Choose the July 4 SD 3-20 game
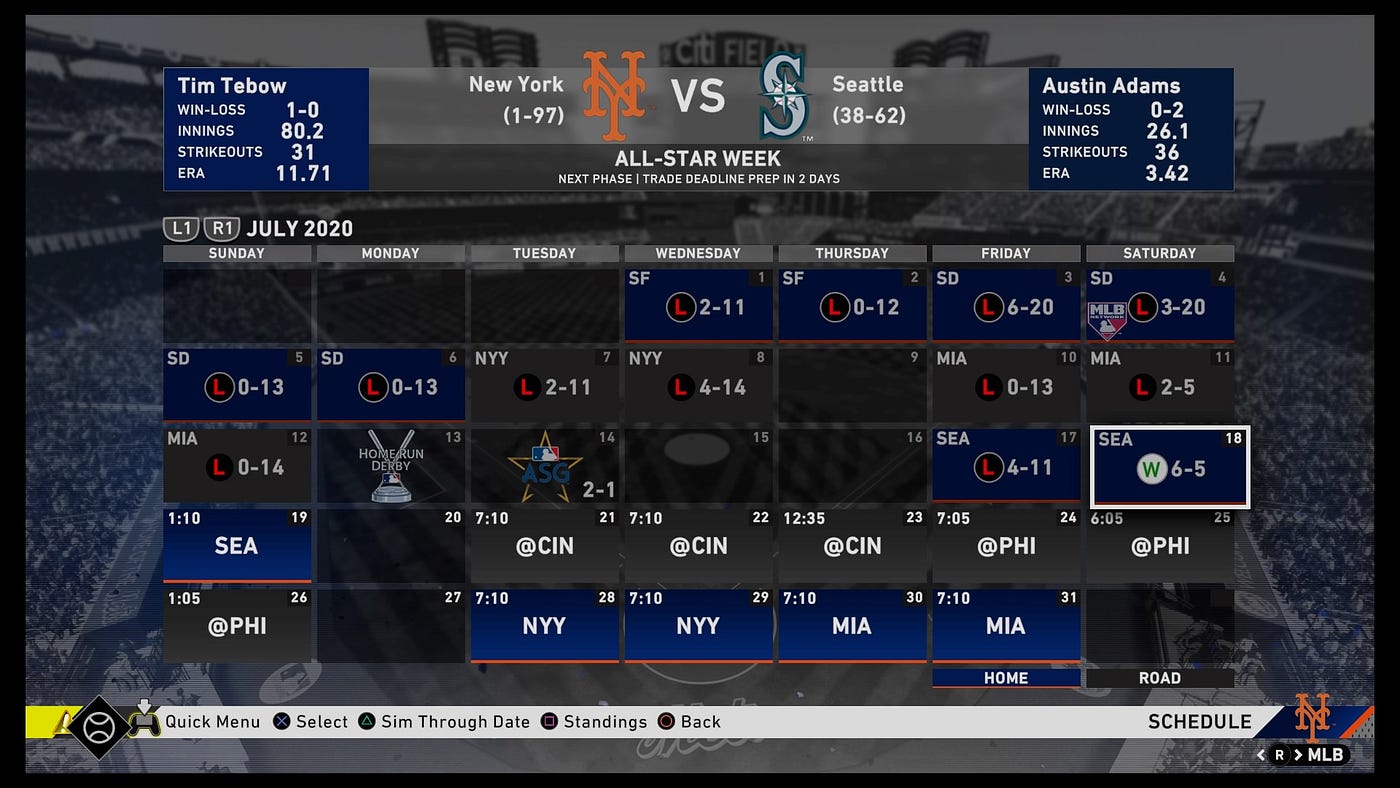The image size is (1400, 788). pyautogui.click(x=1160, y=305)
